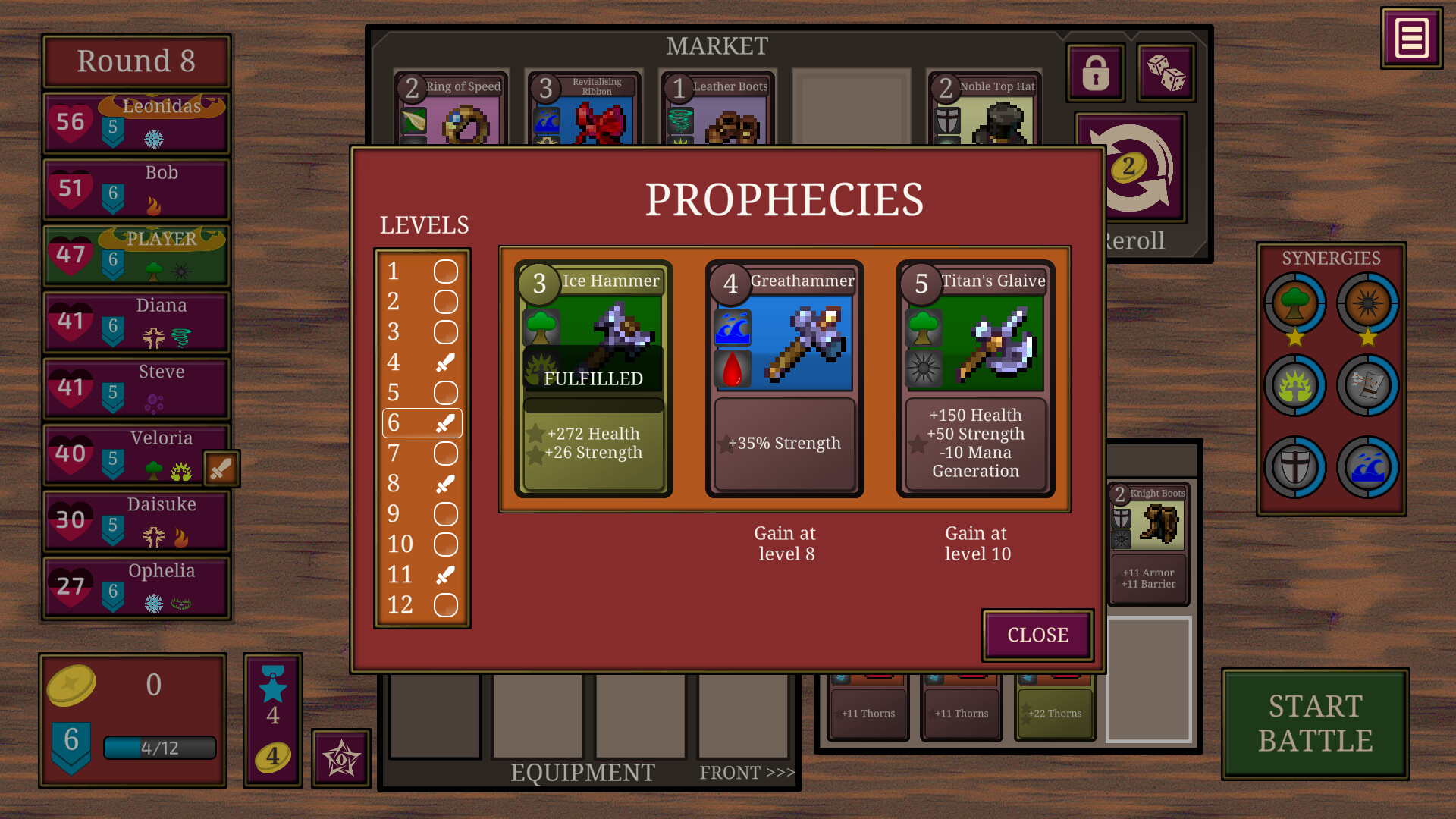Open the Equipment panel
The height and width of the screenshot is (819, 1456).
pyautogui.click(x=581, y=772)
